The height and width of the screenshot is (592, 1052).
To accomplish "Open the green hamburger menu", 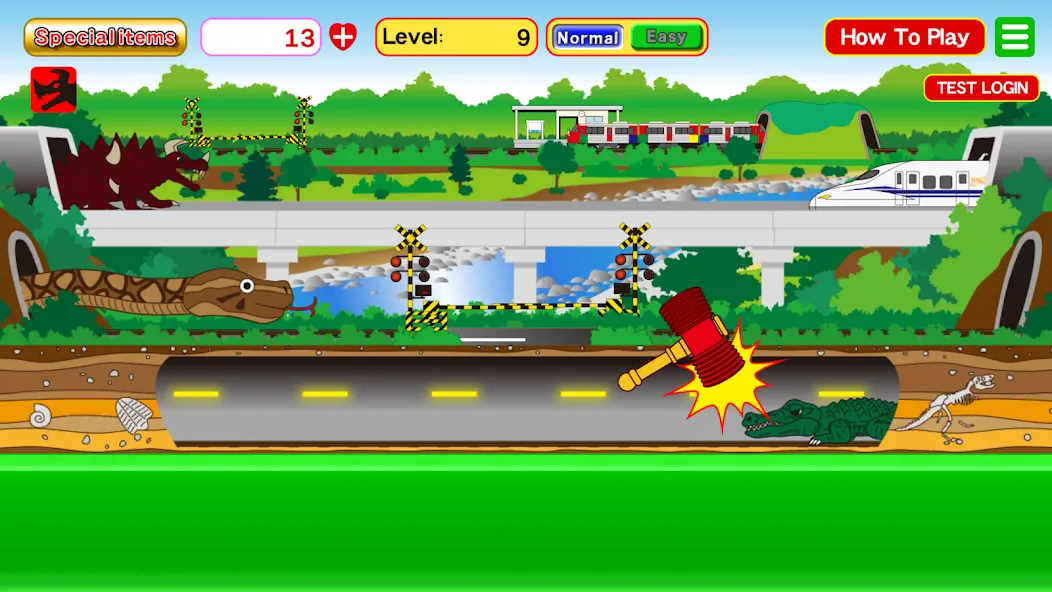I will [x=1015, y=37].
